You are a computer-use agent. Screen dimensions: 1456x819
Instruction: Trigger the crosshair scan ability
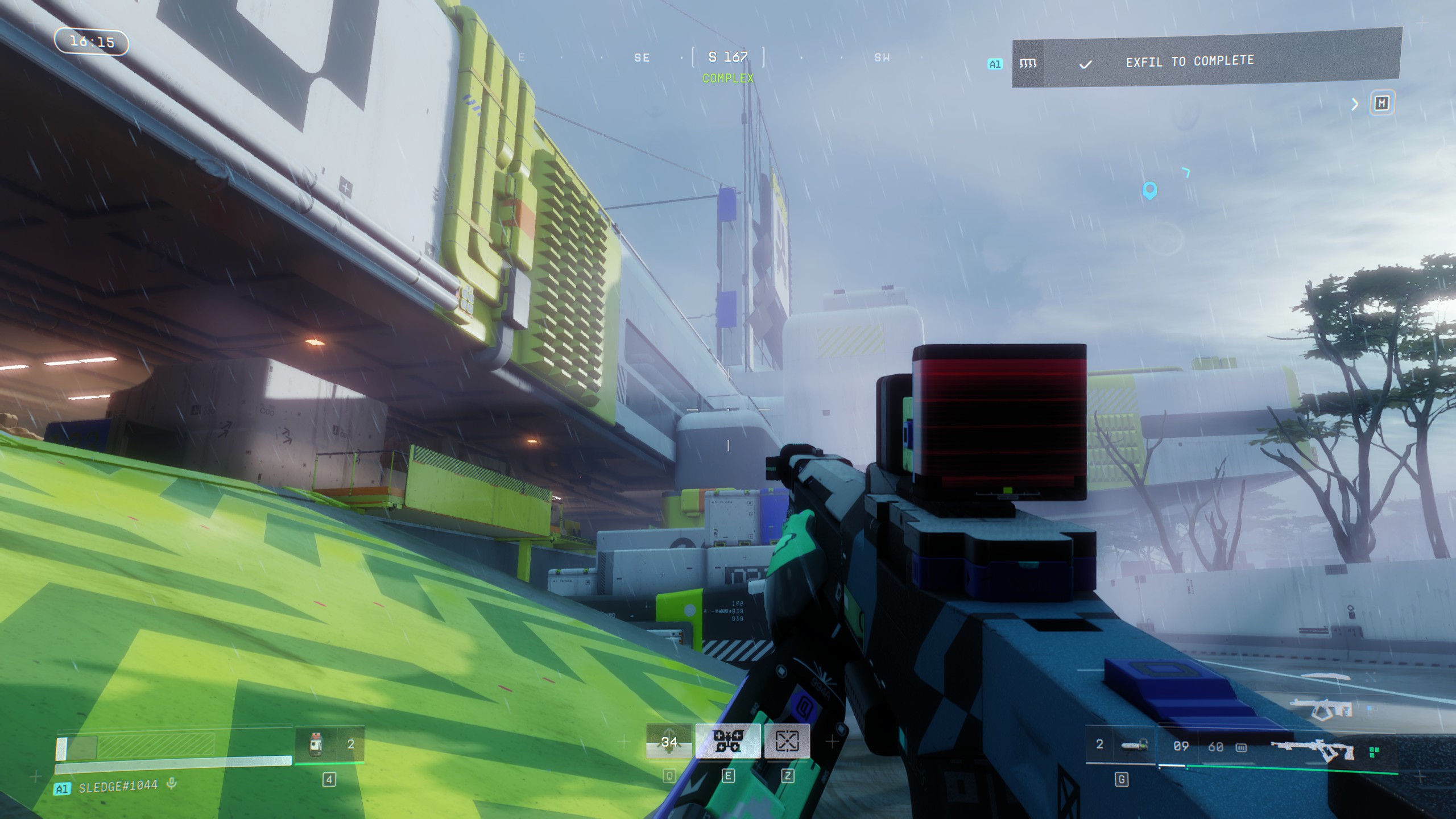pyautogui.click(x=787, y=741)
